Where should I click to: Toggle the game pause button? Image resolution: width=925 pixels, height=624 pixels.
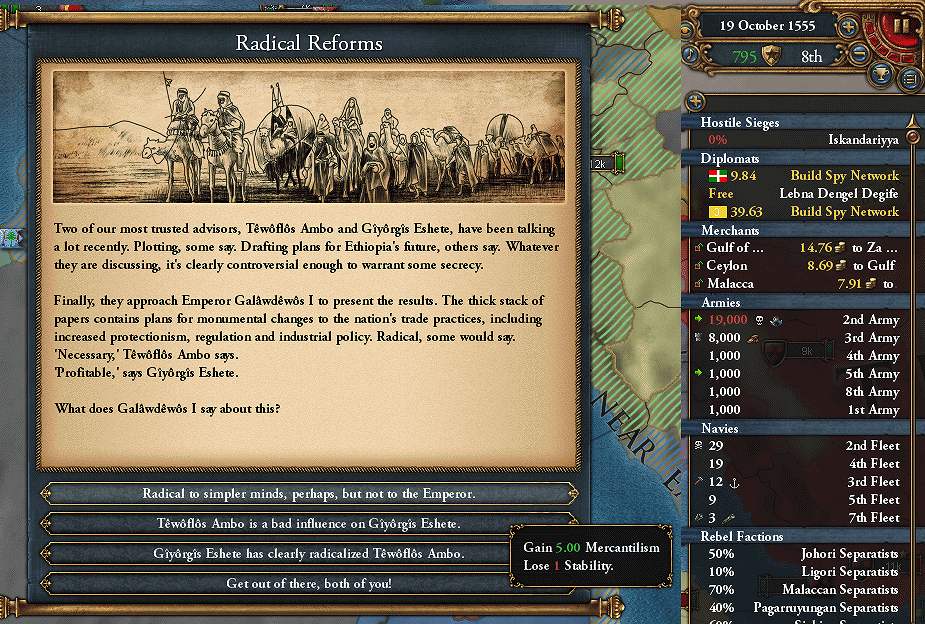(x=901, y=26)
